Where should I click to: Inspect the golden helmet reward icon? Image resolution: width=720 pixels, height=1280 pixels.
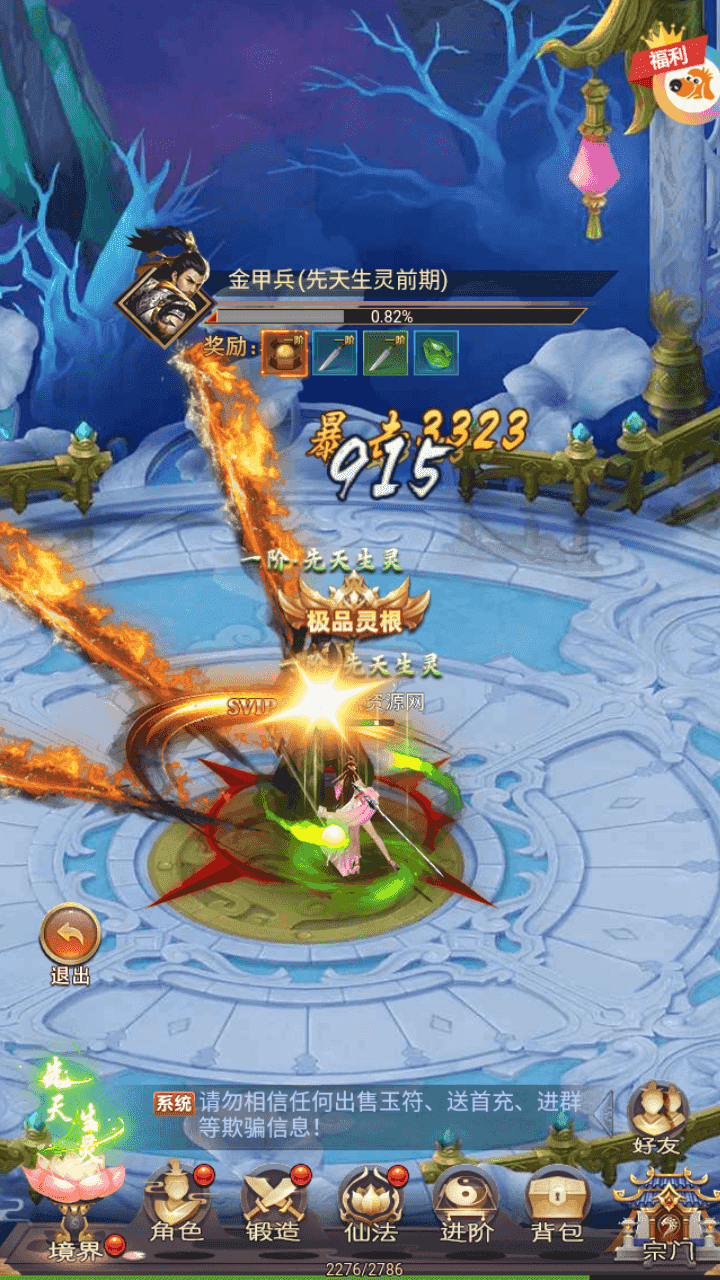pos(285,352)
